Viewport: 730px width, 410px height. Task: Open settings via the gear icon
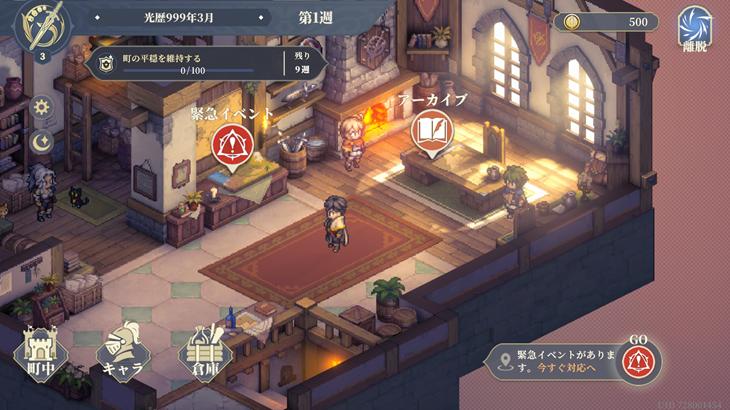[42, 107]
